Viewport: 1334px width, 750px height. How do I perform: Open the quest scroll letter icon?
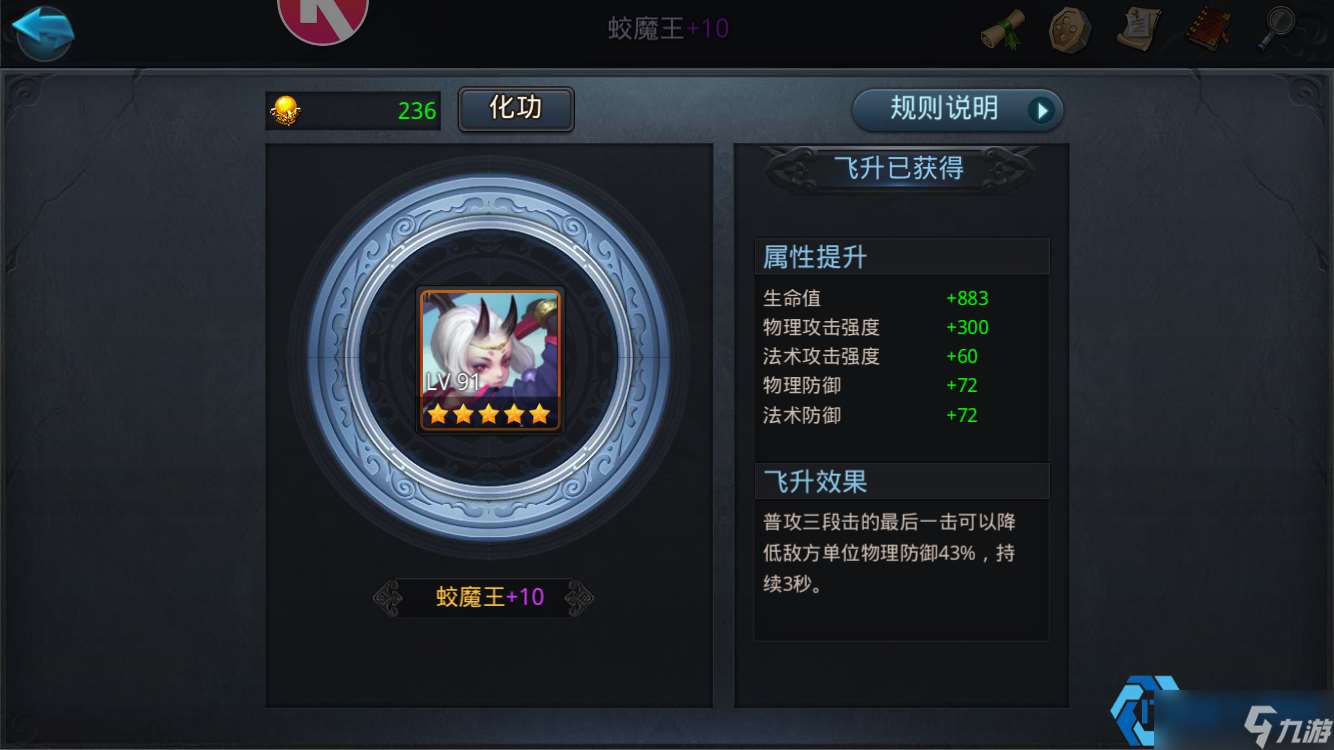pos(1137,30)
